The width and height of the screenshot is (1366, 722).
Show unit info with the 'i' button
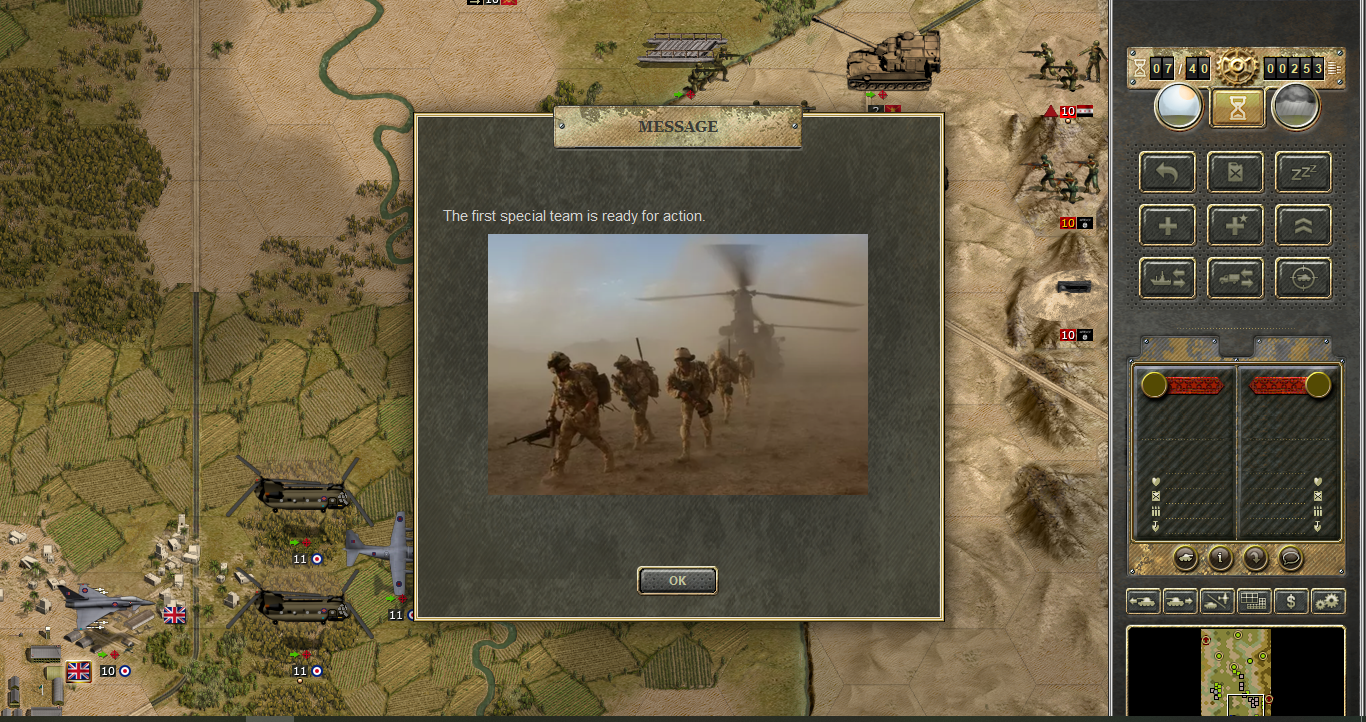click(x=1220, y=558)
